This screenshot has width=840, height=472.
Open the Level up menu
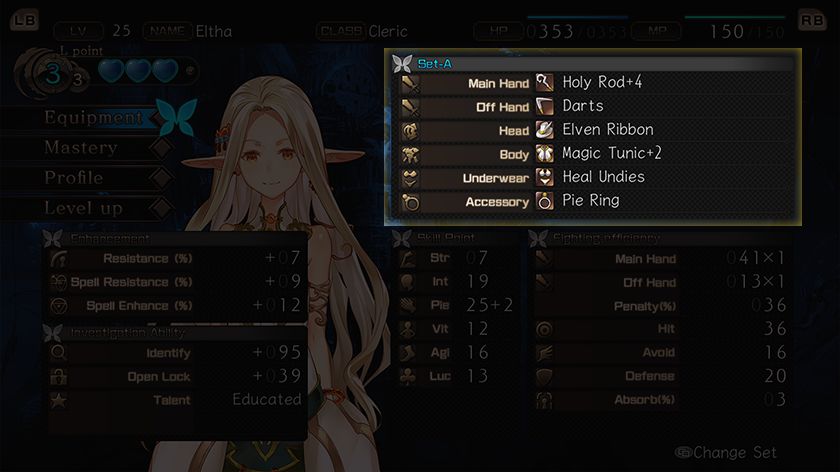(83, 208)
